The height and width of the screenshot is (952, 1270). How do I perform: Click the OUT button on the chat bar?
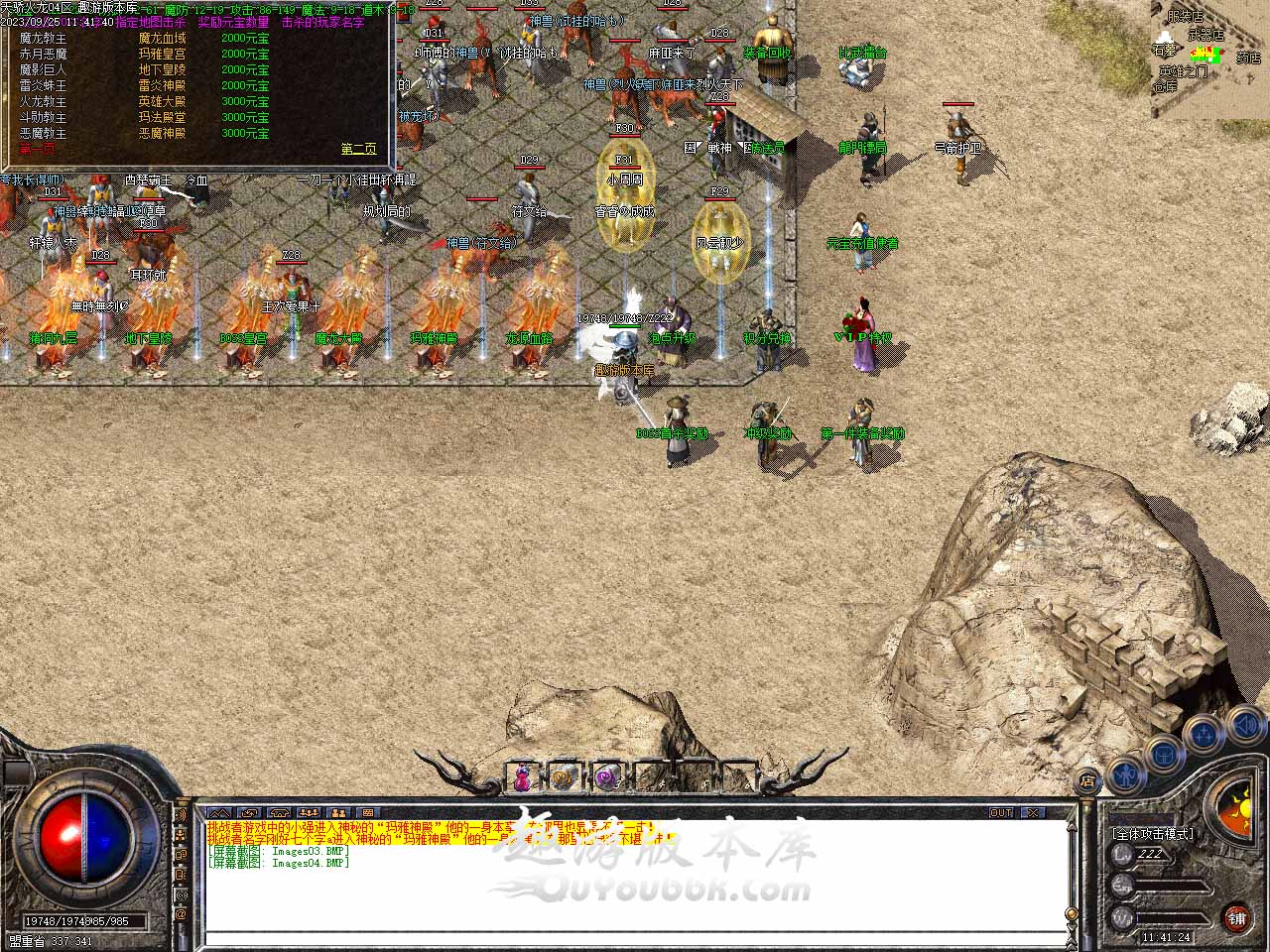[x=1001, y=812]
